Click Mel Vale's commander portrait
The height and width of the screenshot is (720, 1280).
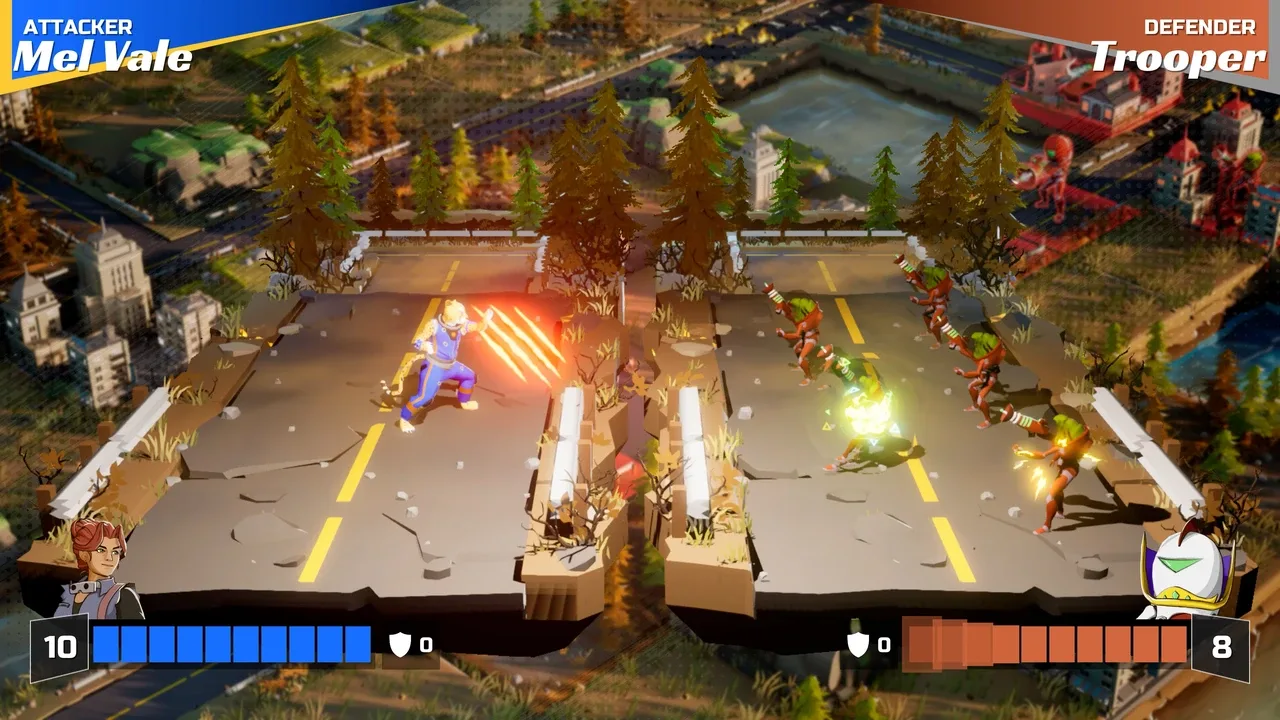tap(98, 567)
